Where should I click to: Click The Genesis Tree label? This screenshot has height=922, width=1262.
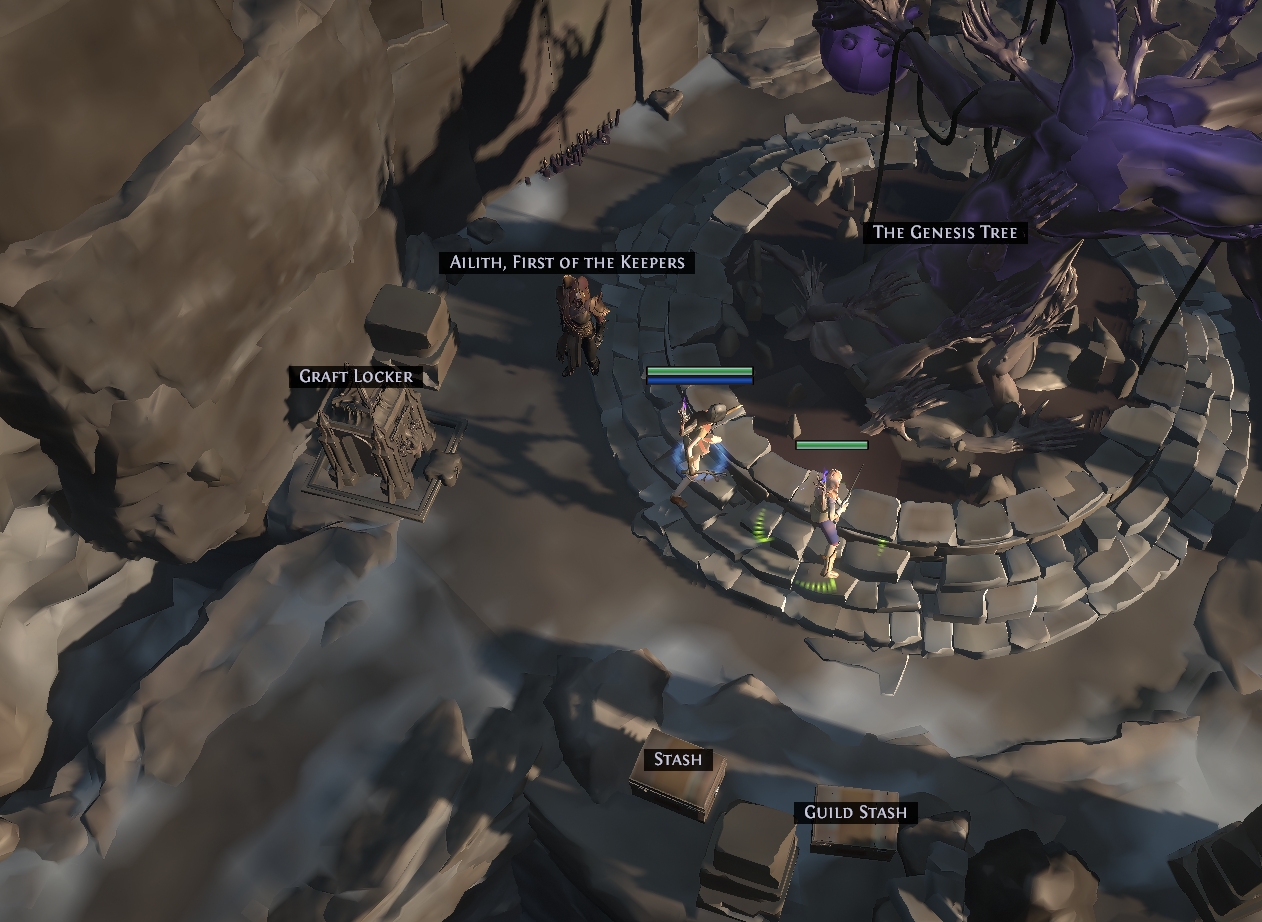945,233
